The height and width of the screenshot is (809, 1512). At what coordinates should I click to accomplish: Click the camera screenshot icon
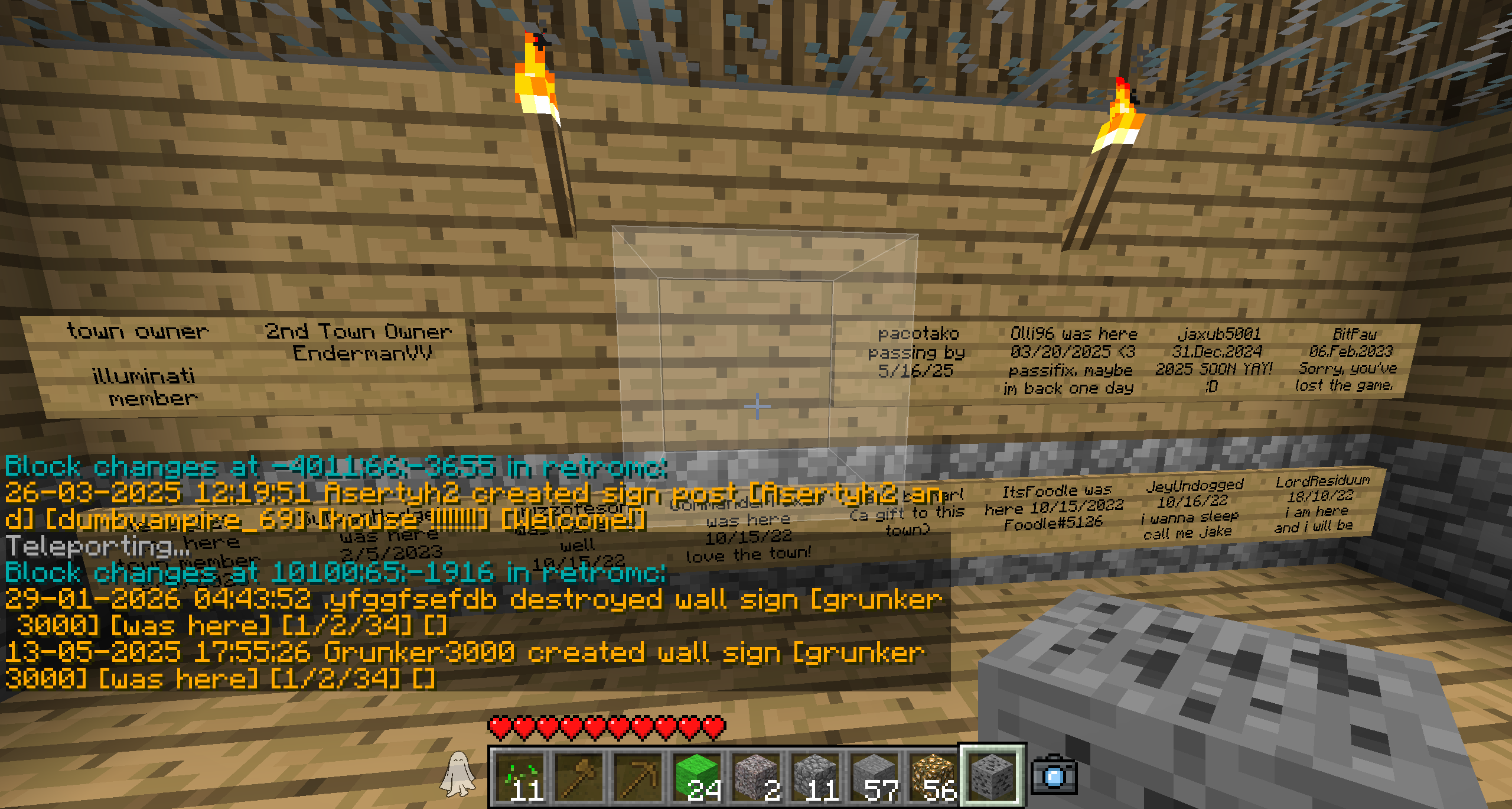pos(1054,775)
